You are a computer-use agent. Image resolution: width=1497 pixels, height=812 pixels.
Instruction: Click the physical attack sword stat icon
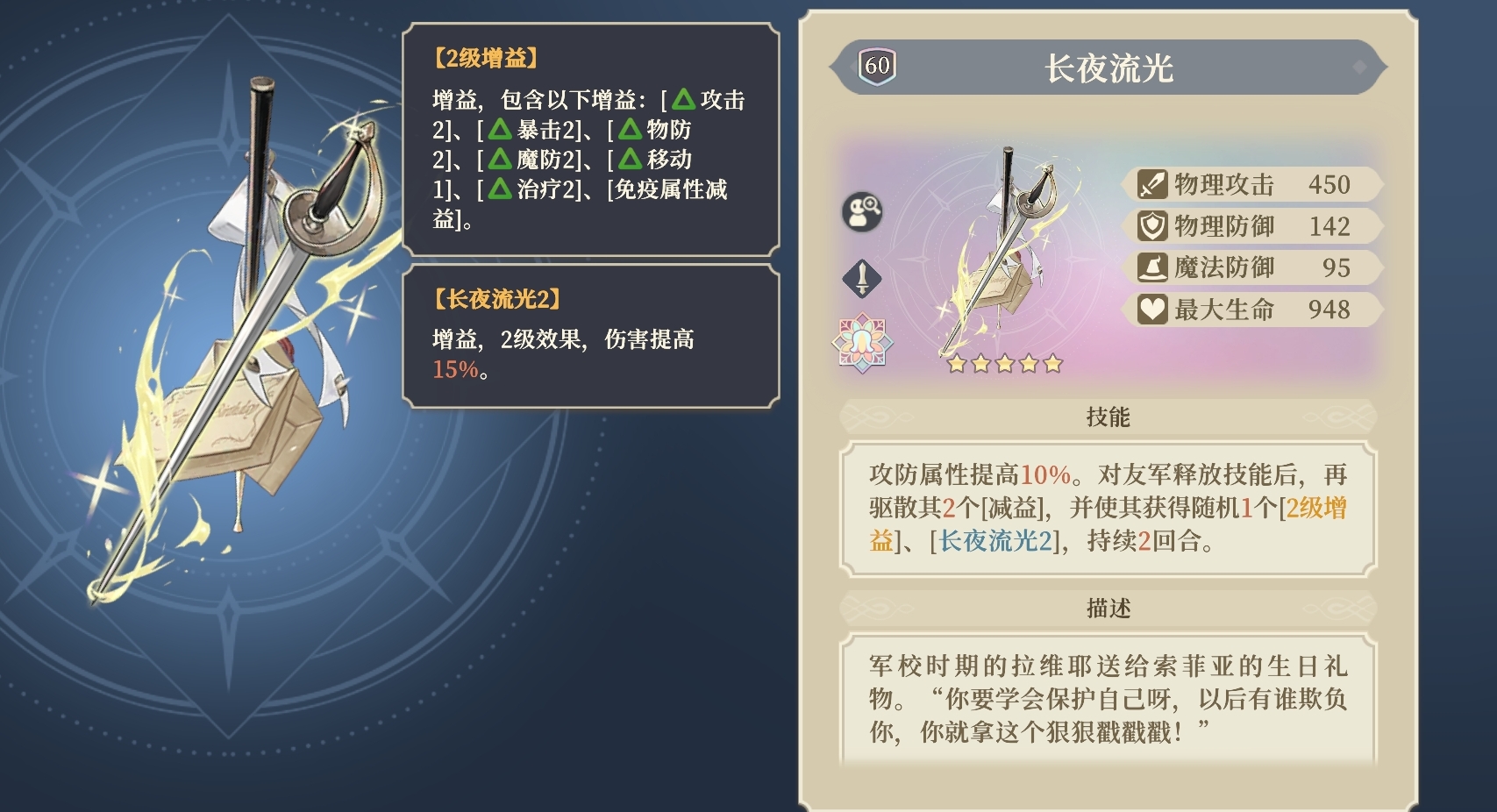[1153, 184]
